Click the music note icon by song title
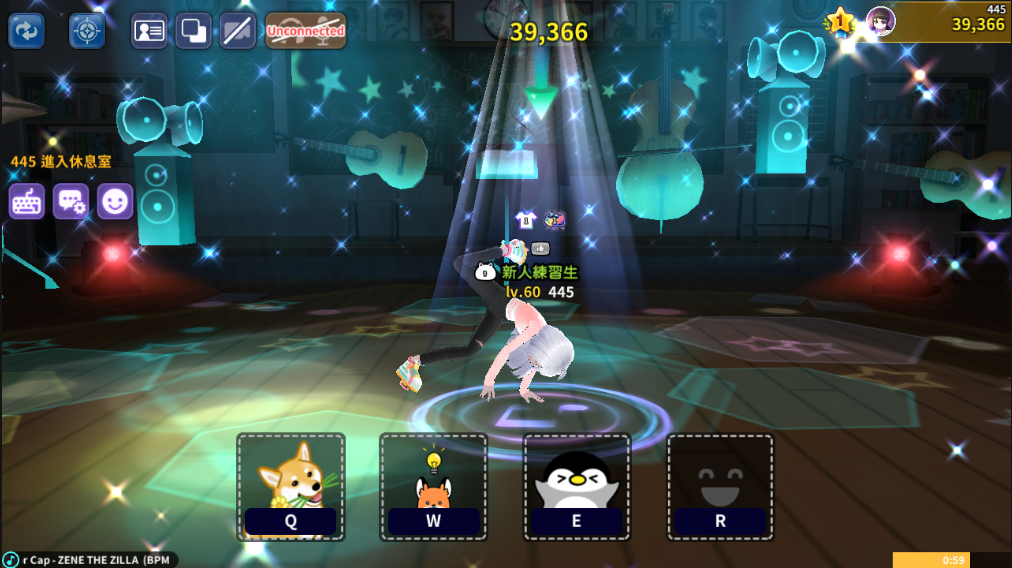 pos(11,559)
